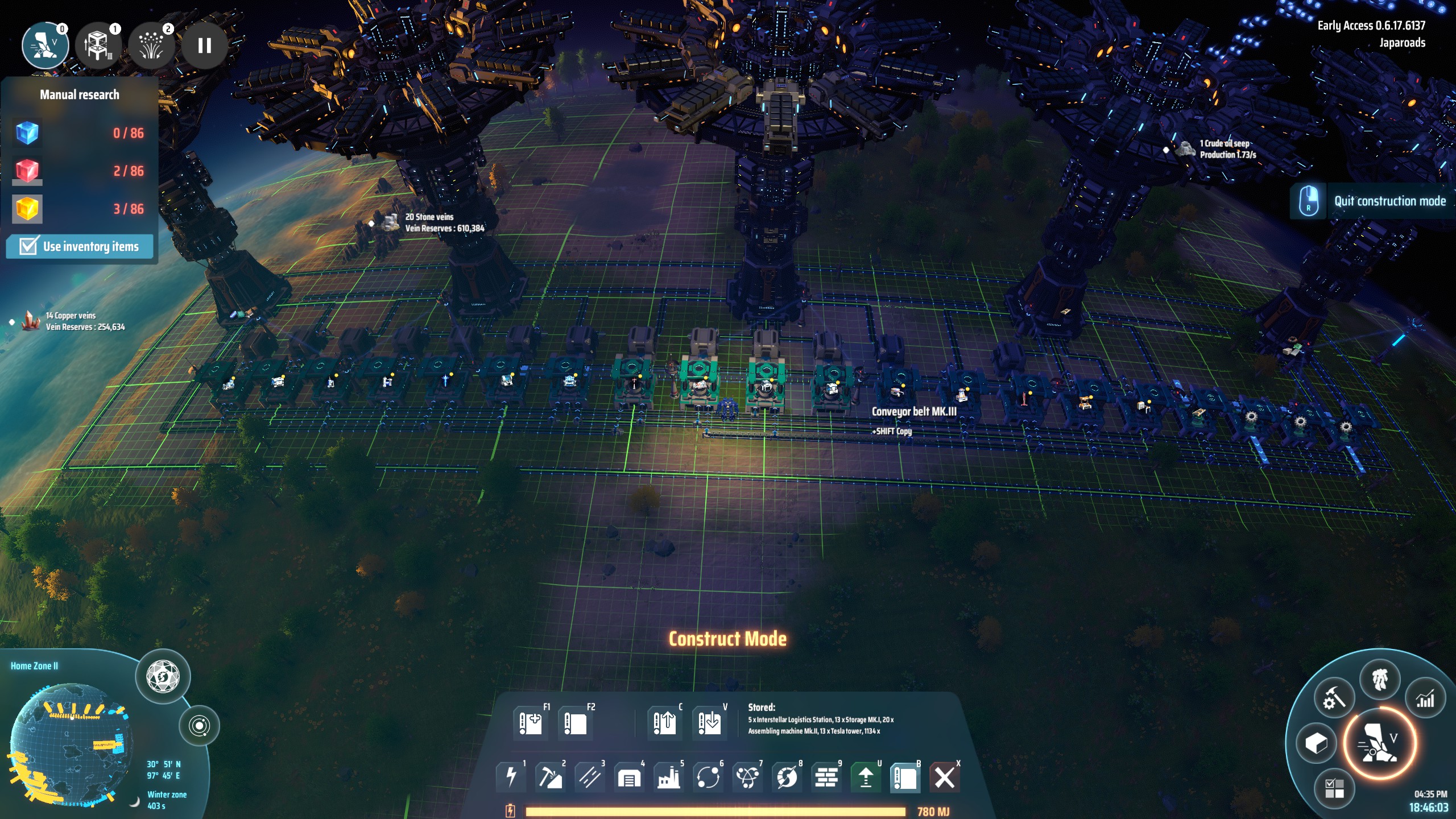The height and width of the screenshot is (819, 1456).
Task: Open the blueprint paste down-arrow tool
Action: pyautogui.click(x=709, y=723)
